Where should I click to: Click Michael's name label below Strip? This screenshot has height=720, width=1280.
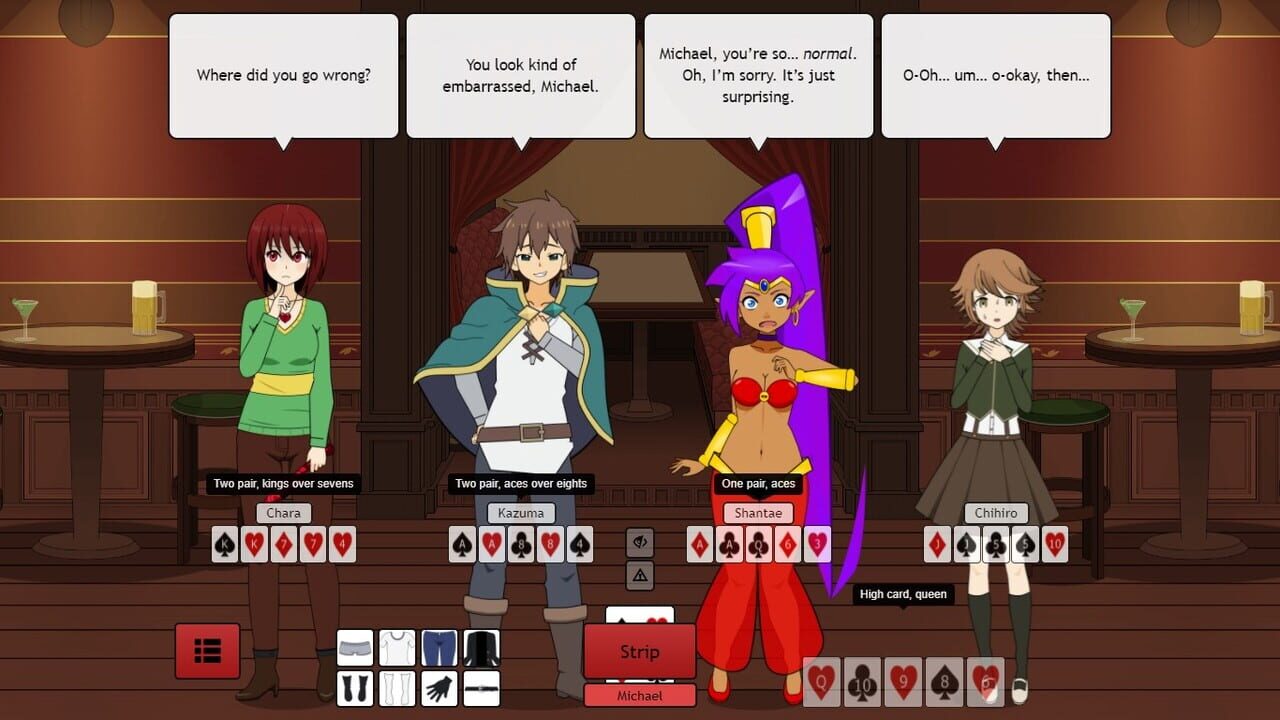click(639, 695)
